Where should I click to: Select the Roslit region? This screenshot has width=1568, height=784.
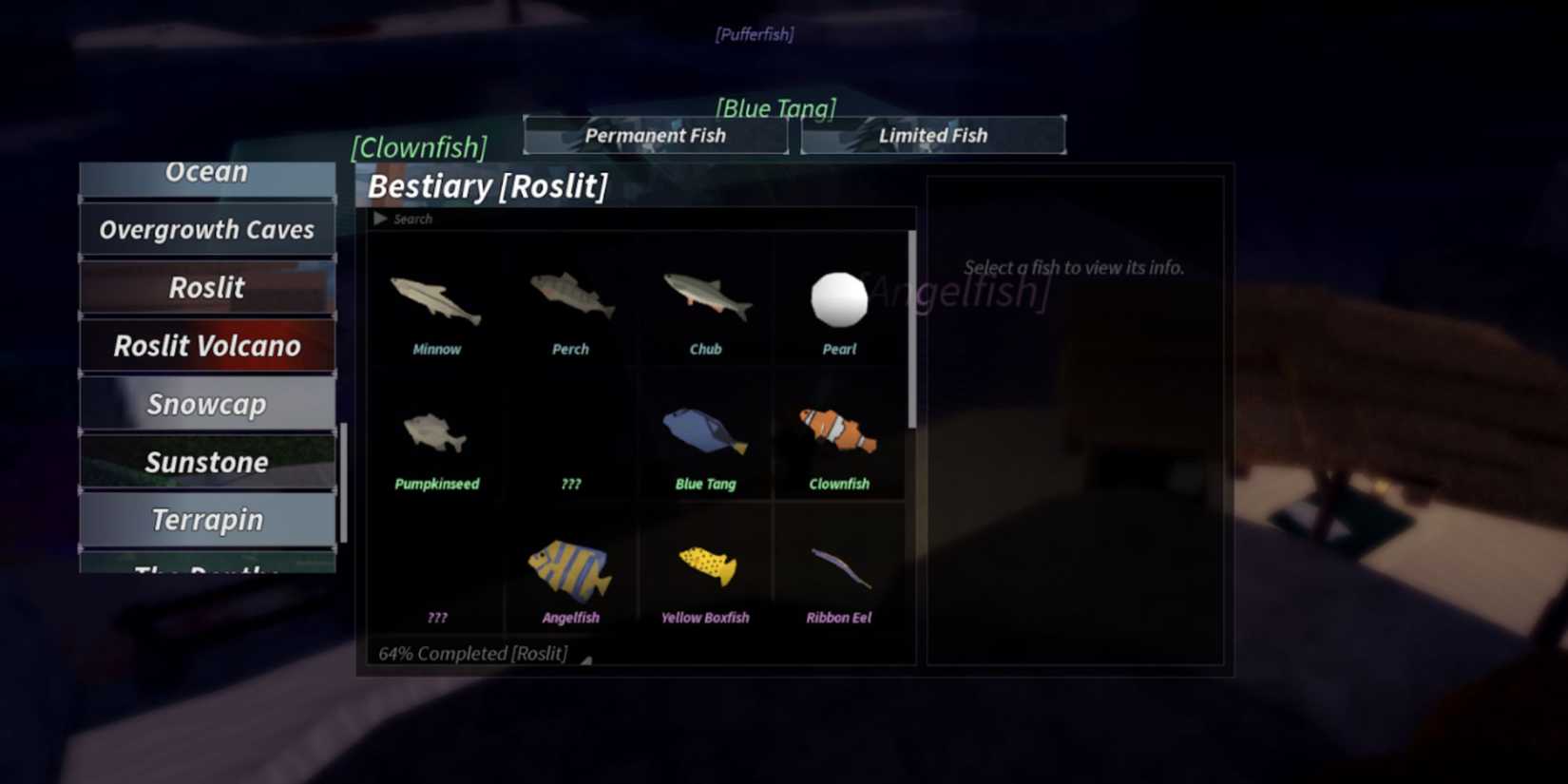(206, 288)
